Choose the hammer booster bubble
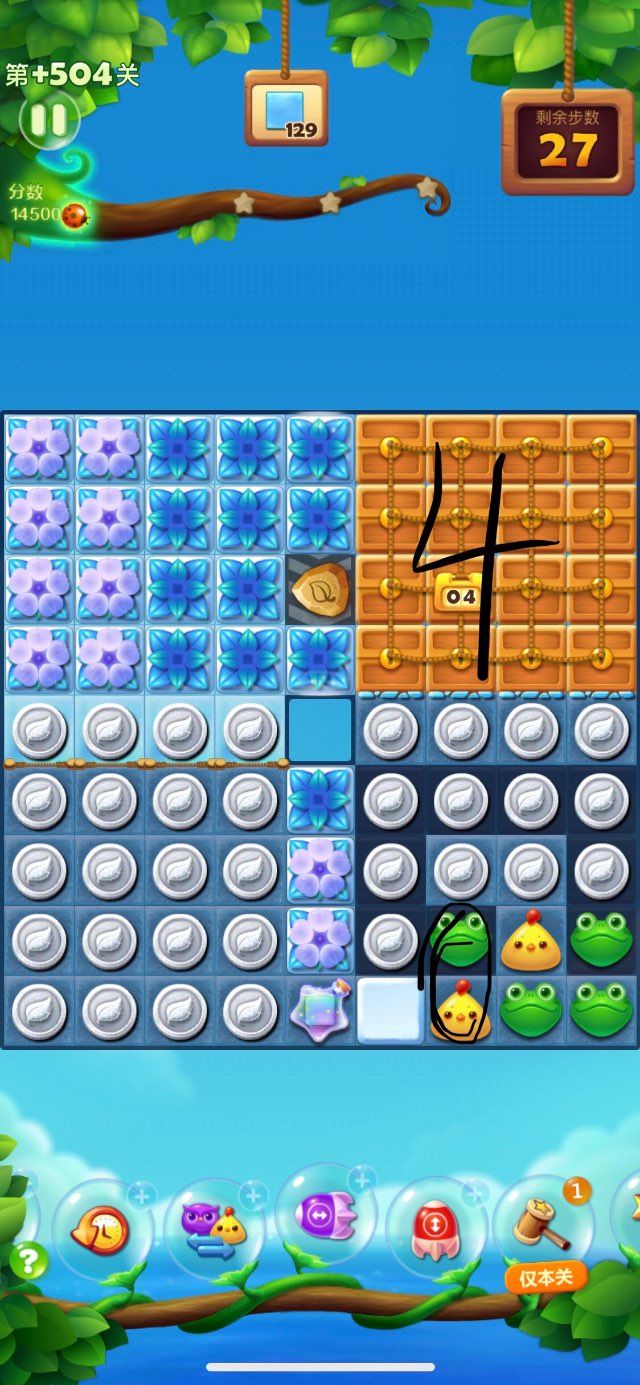Viewport: 640px width, 1385px height. point(544,1224)
